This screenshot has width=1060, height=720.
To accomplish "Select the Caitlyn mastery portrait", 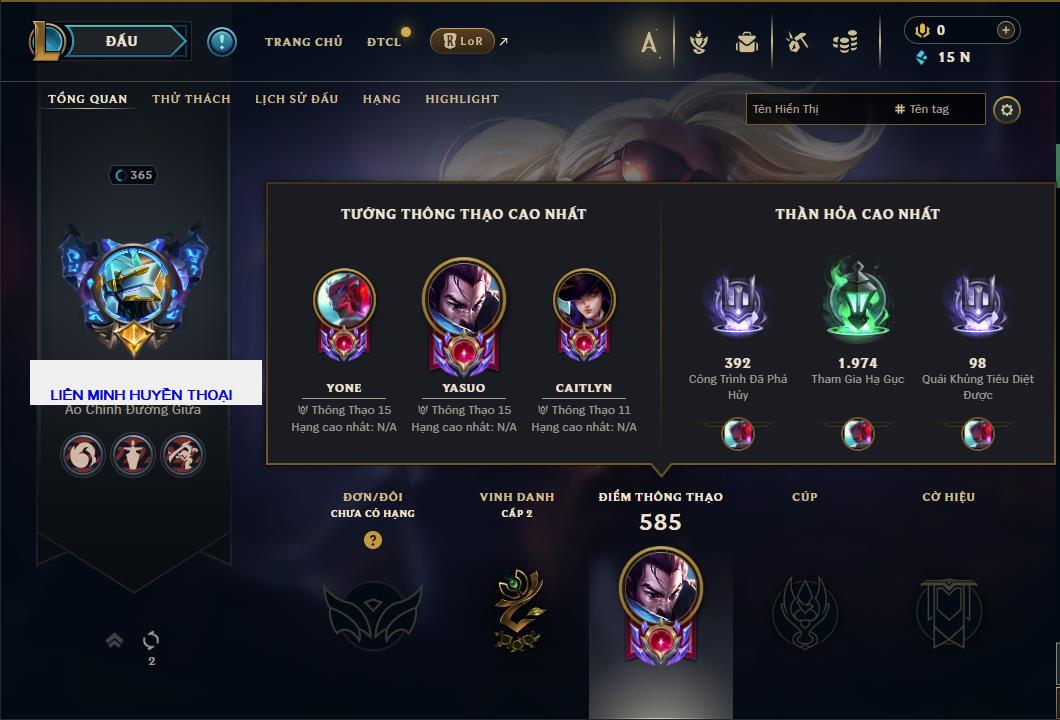I will coord(584,300).
